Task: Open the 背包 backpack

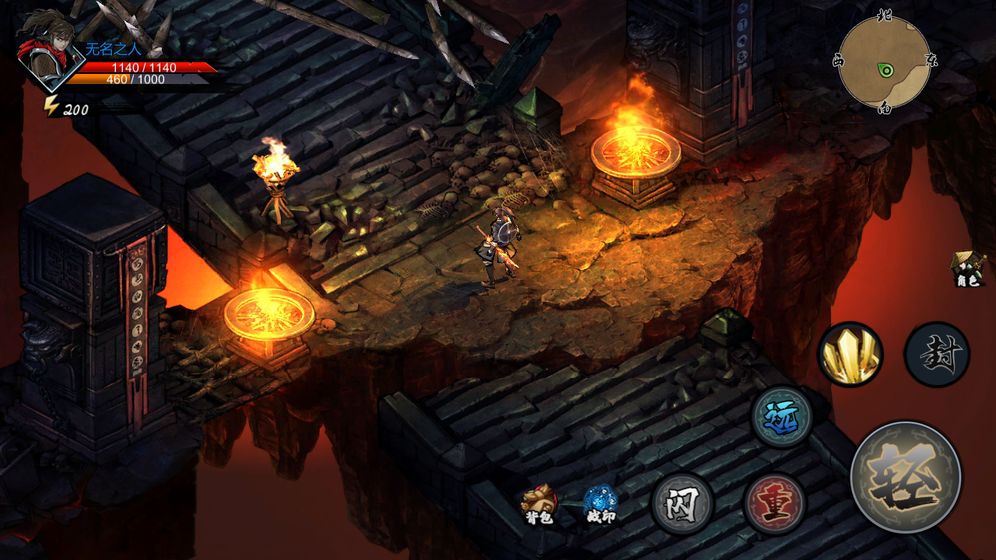Action: (541, 503)
